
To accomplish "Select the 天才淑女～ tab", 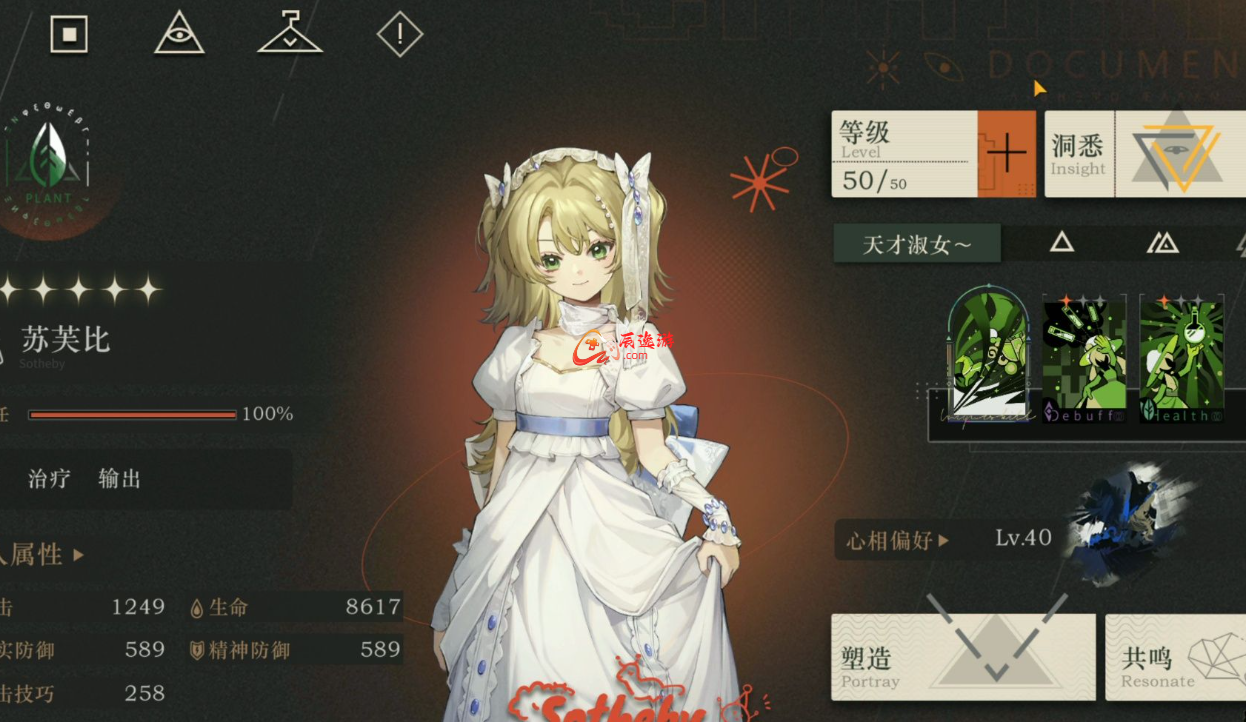I will 917,244.
